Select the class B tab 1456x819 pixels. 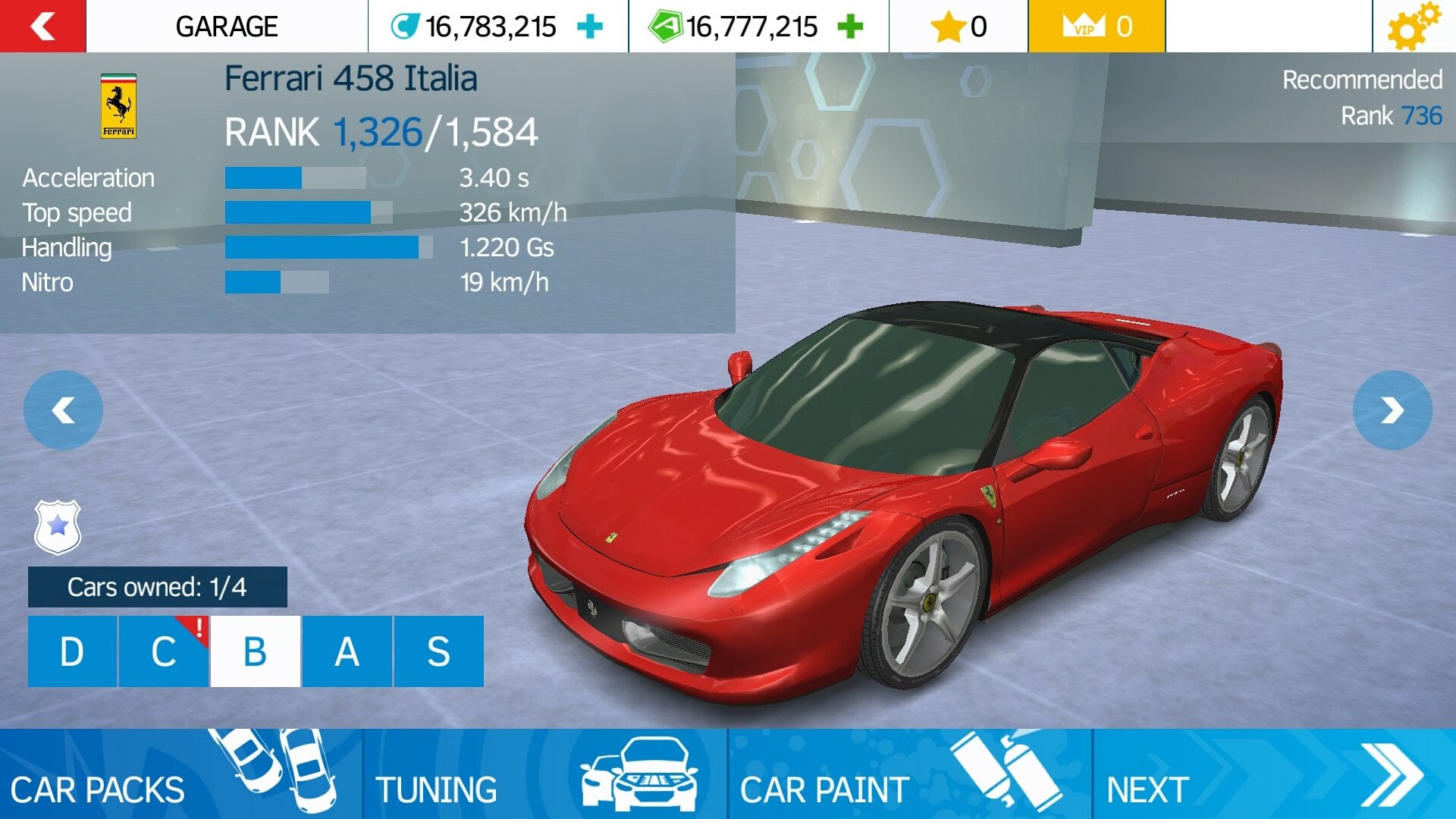click(x=256, y=651)
